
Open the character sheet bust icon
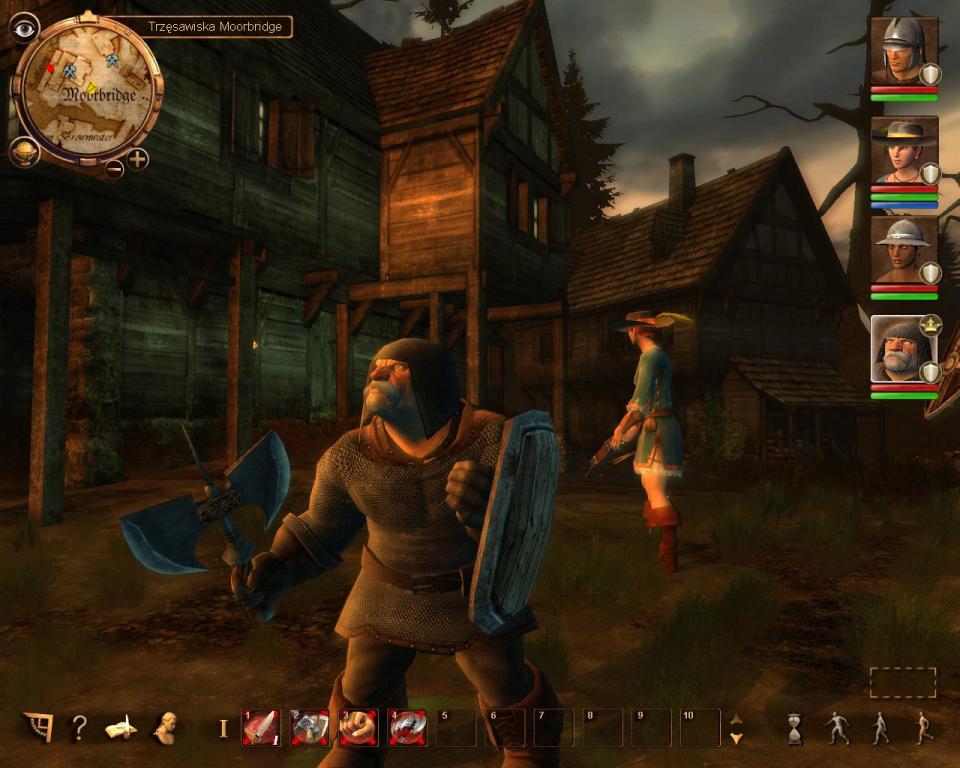[x=163, y=728]
